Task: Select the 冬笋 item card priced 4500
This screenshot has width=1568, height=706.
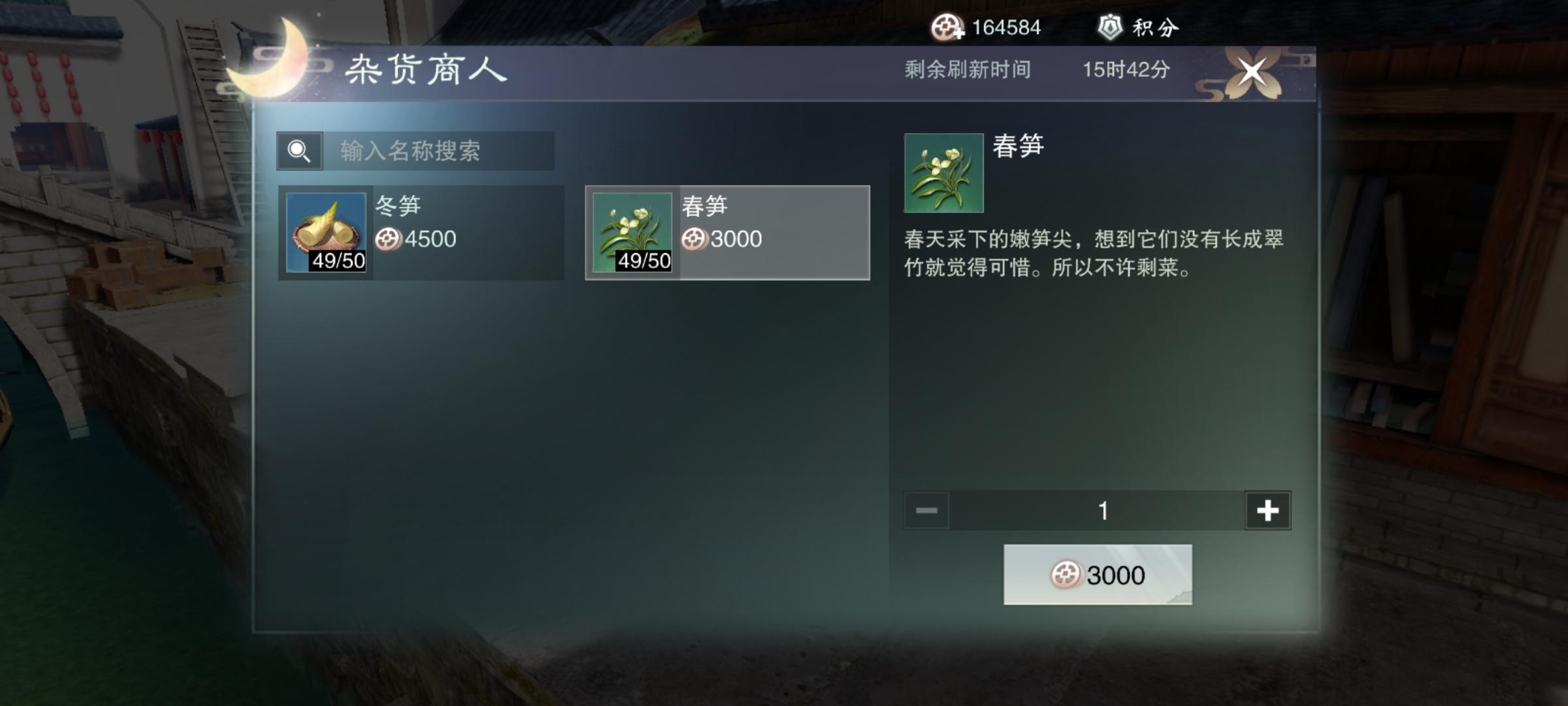Action: tap(418, 232)
